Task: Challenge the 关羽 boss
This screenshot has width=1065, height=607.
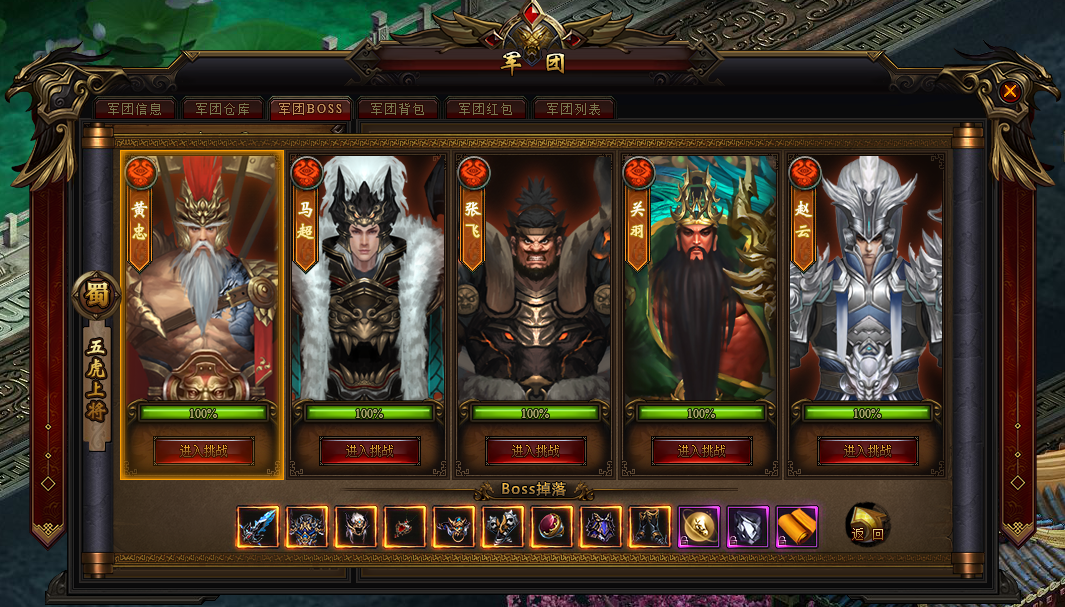Action: [701, 451]
